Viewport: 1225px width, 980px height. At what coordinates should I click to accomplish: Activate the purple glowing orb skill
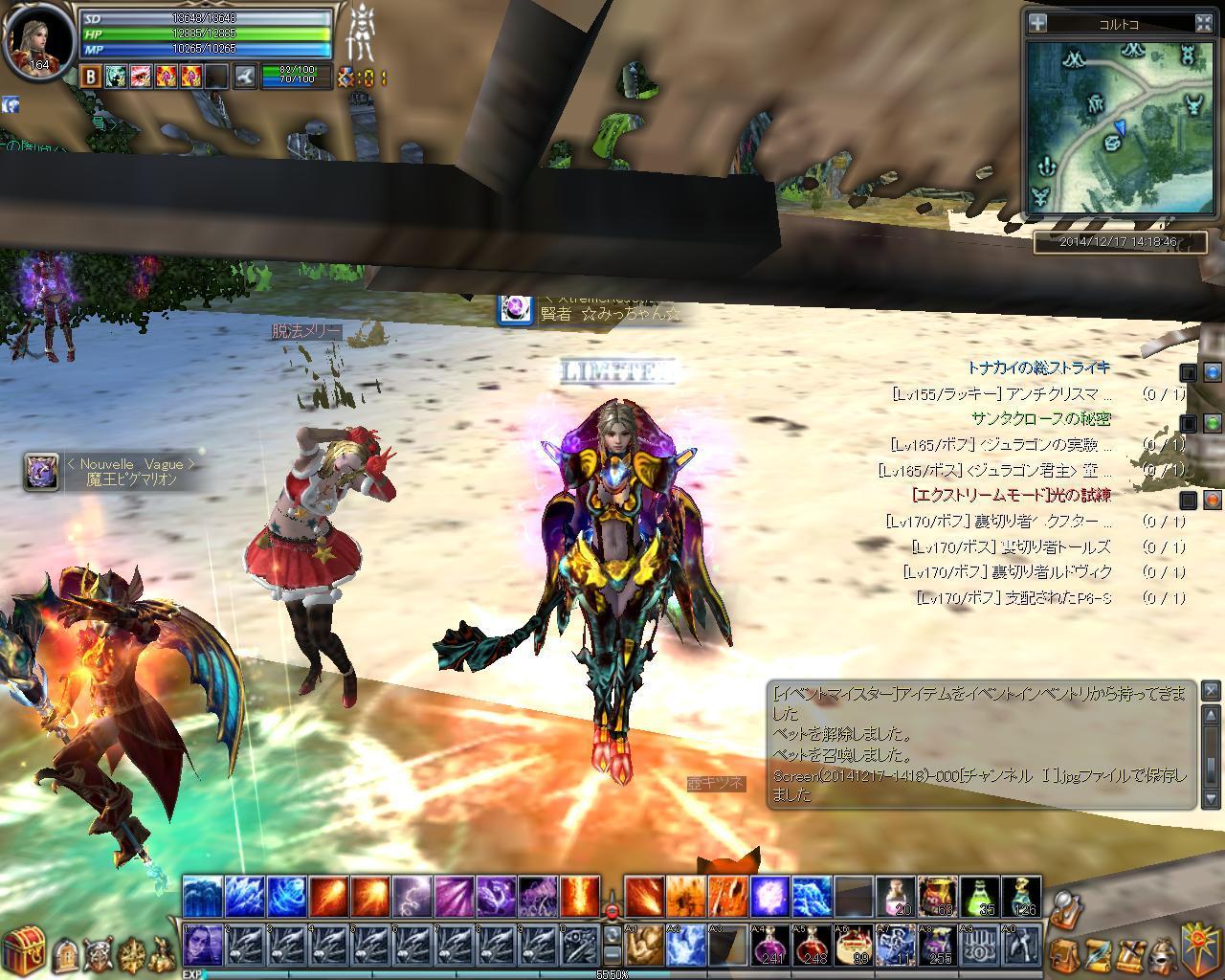click(770, 897)
